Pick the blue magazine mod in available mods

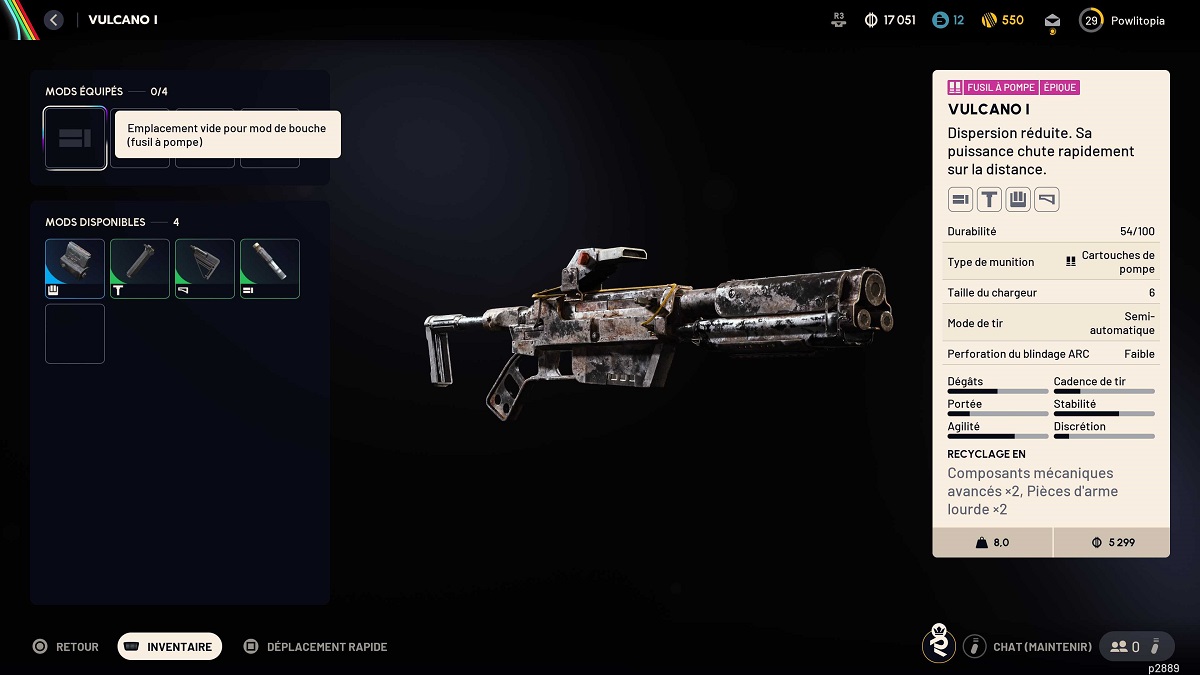click(x=75, y=268)
